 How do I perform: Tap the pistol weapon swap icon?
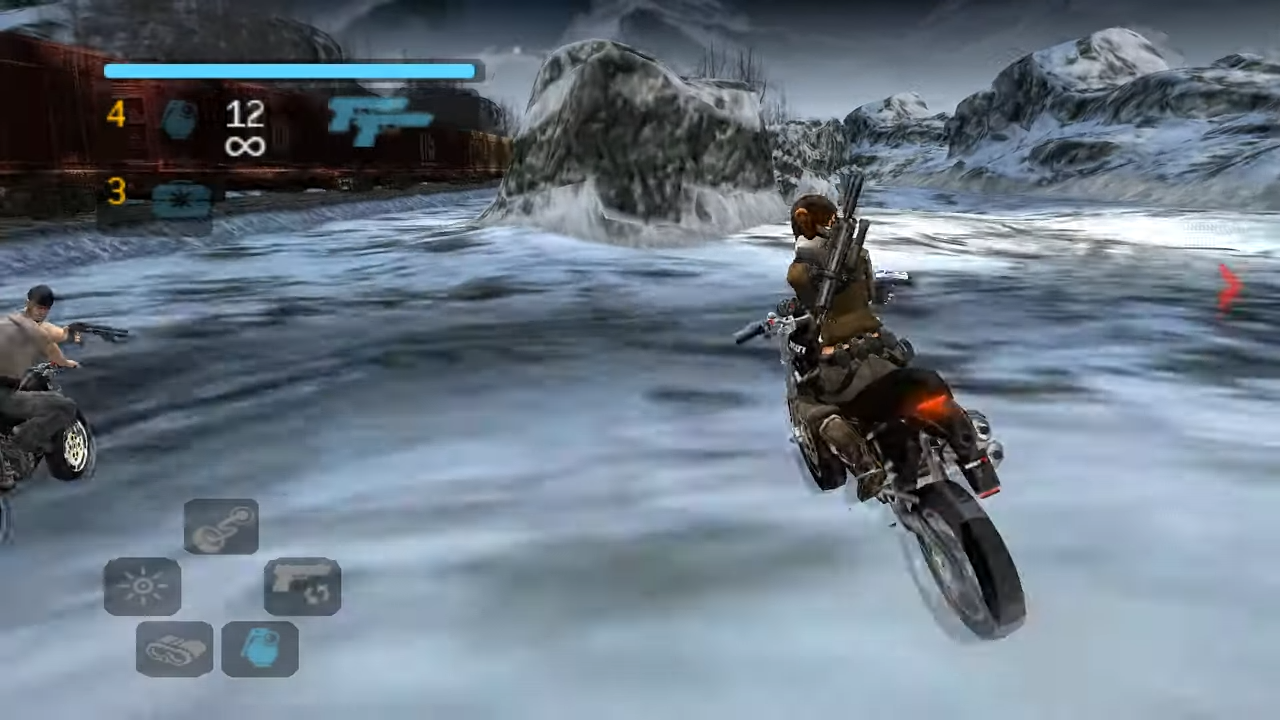[302, 586]
